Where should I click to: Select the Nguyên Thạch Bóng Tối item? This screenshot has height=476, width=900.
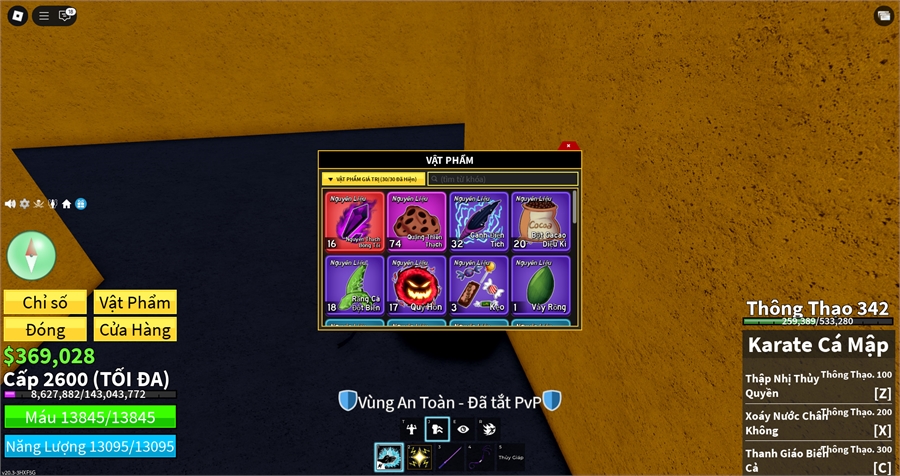pyautogui.click(x=355, y=221)
